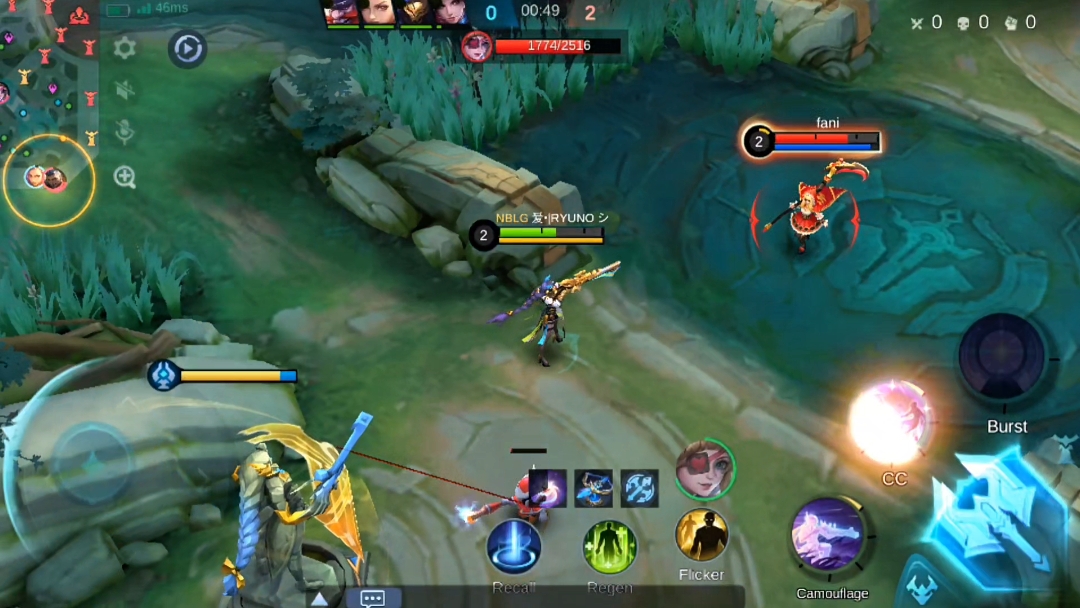Screen dimensions: 1080x608
Task: Tap the circular play recording button
Action: (x=187, y=48)
